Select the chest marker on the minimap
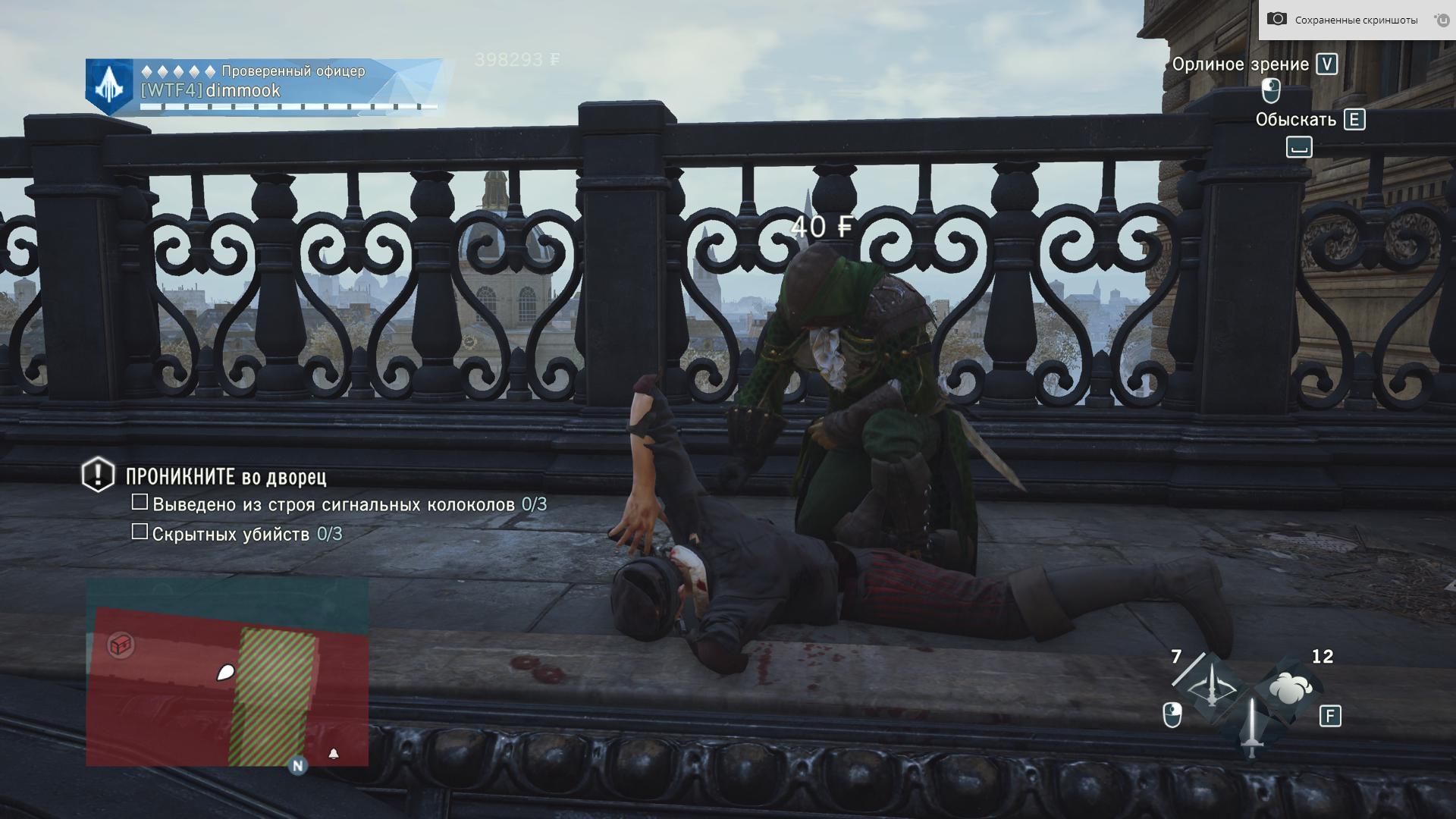This screenshot has width=1456, height=819. tap(121, 645)
